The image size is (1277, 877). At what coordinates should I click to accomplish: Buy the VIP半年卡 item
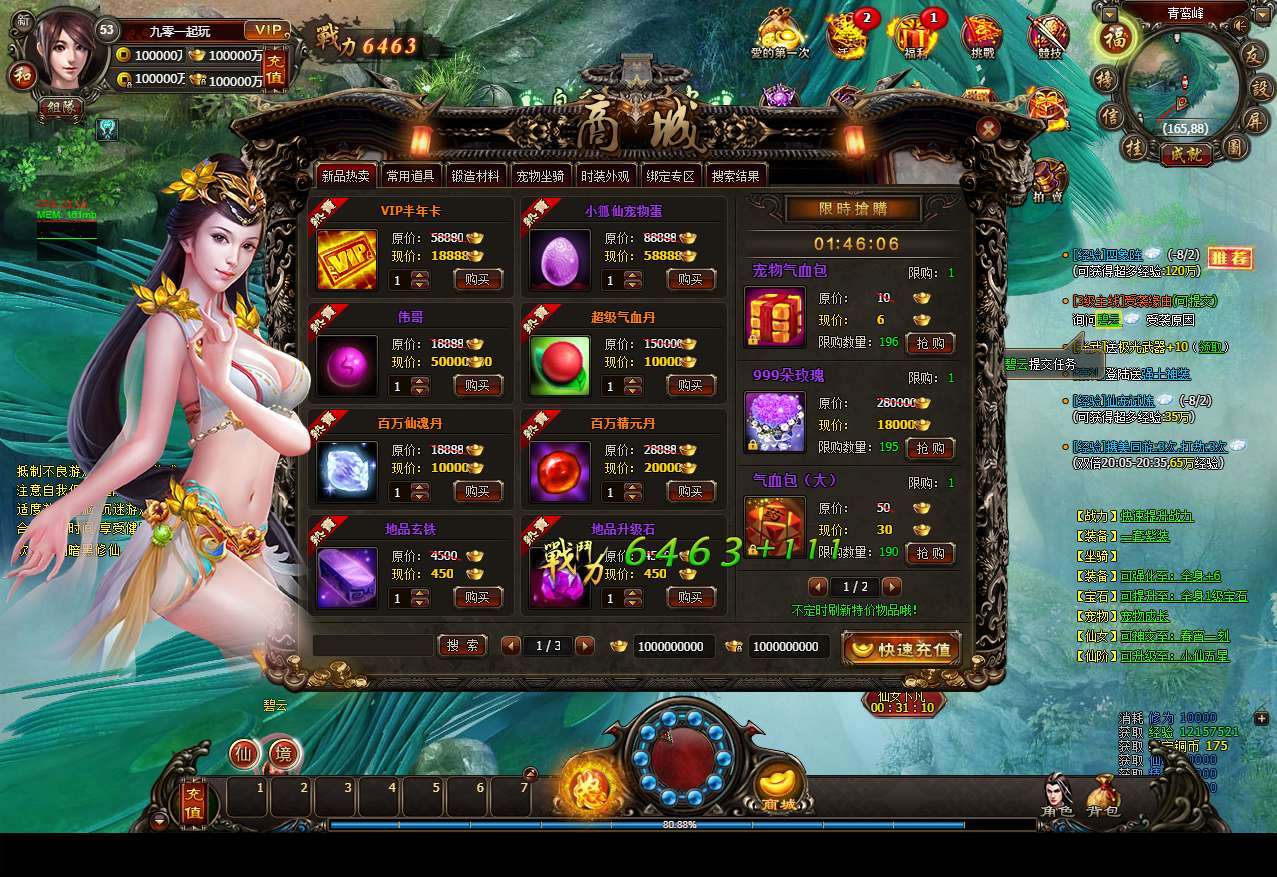(478, 280)
